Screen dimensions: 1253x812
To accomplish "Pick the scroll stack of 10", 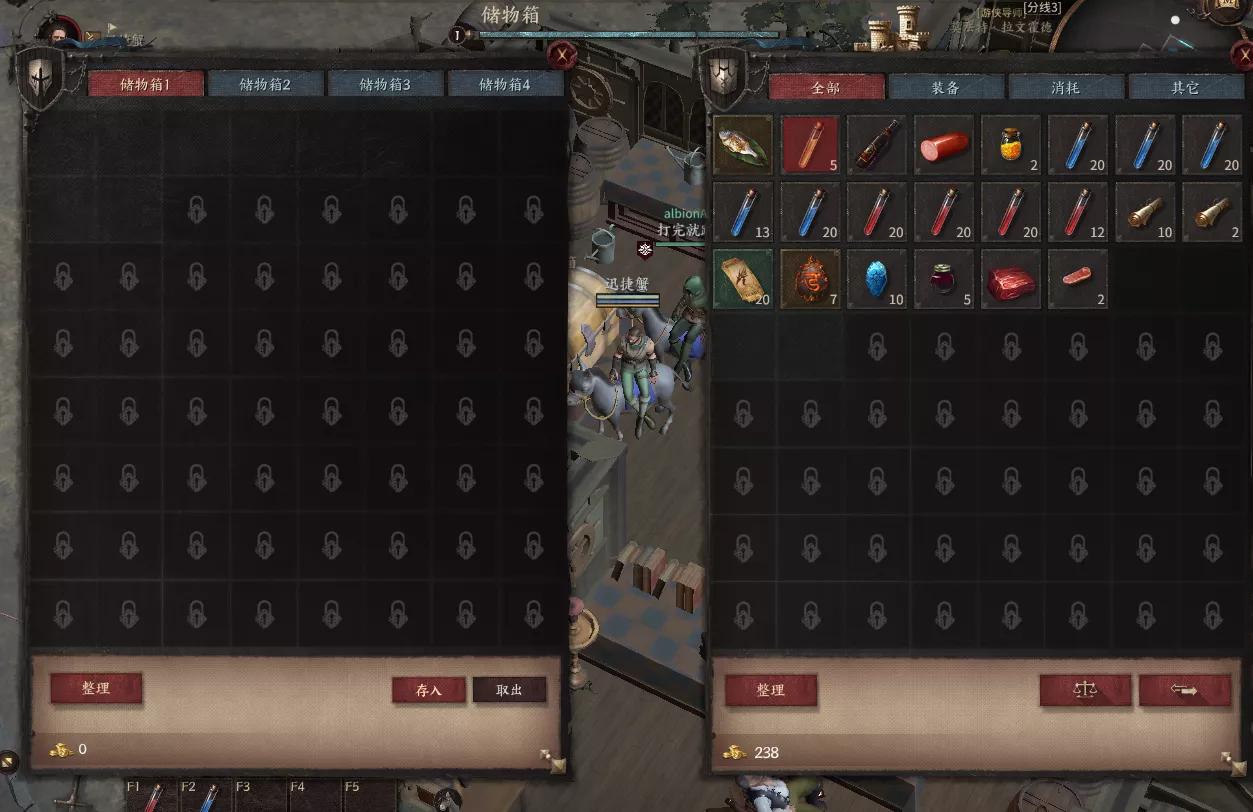I will pyautogui.click(x=1145, y=212).
